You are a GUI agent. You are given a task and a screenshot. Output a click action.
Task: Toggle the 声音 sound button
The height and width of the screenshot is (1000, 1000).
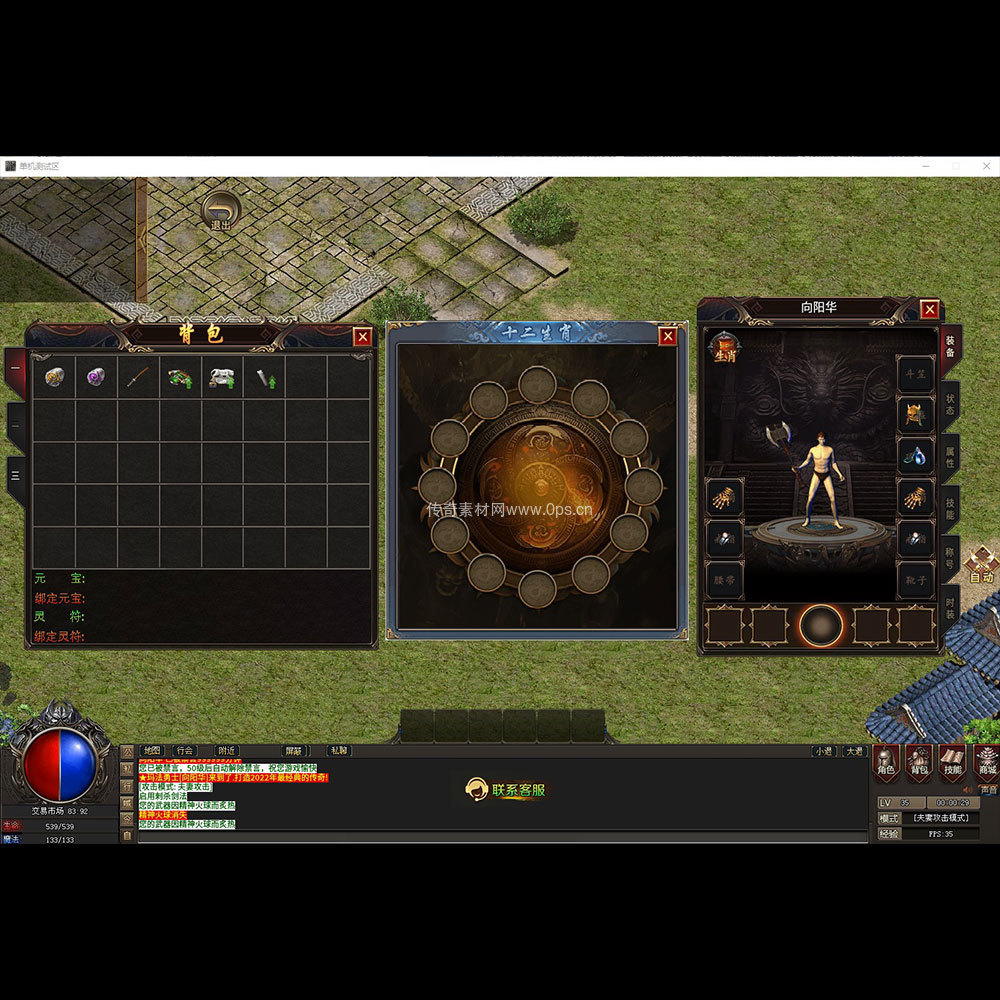988,789
